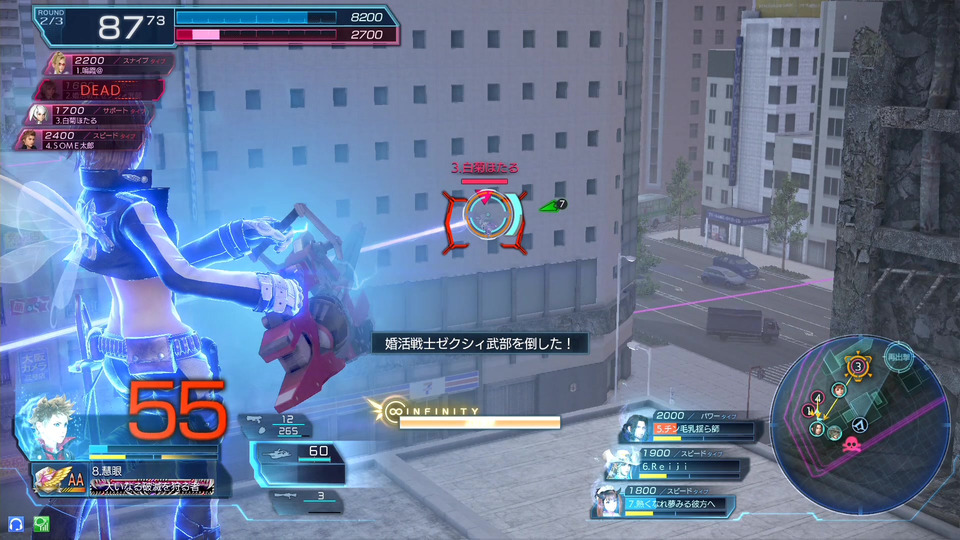Choose the launcher weapon slot with 3 ammo

click(300, 495)
